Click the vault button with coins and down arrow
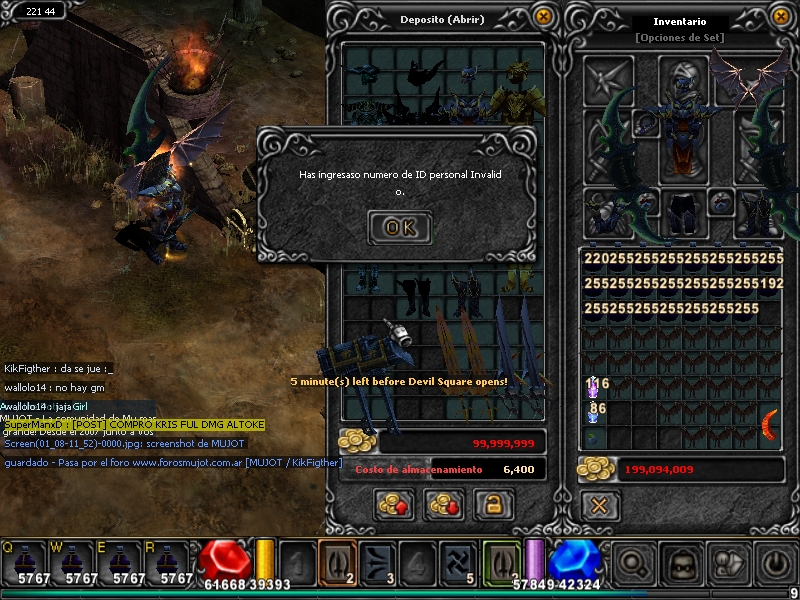The image size is (800, 600). point(444,505)
